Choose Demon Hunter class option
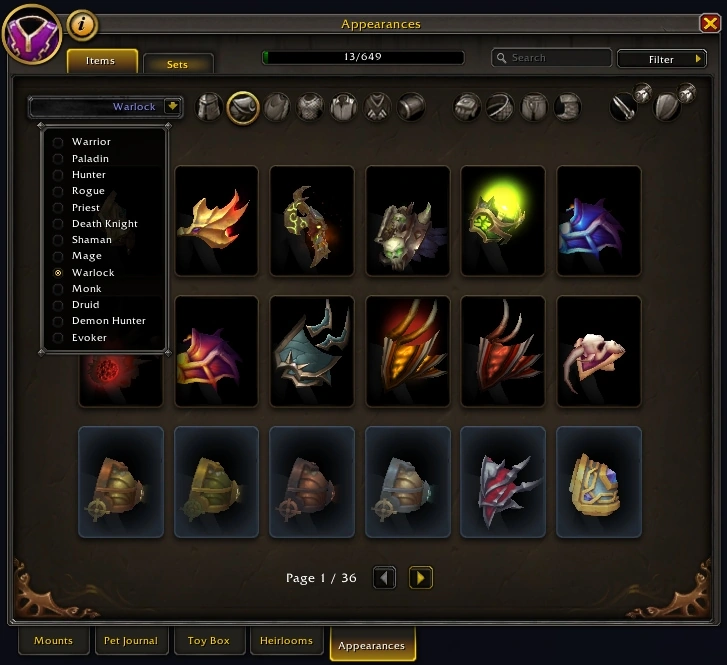Viewport: 727px width, 665px height. [x=108, y=321]
